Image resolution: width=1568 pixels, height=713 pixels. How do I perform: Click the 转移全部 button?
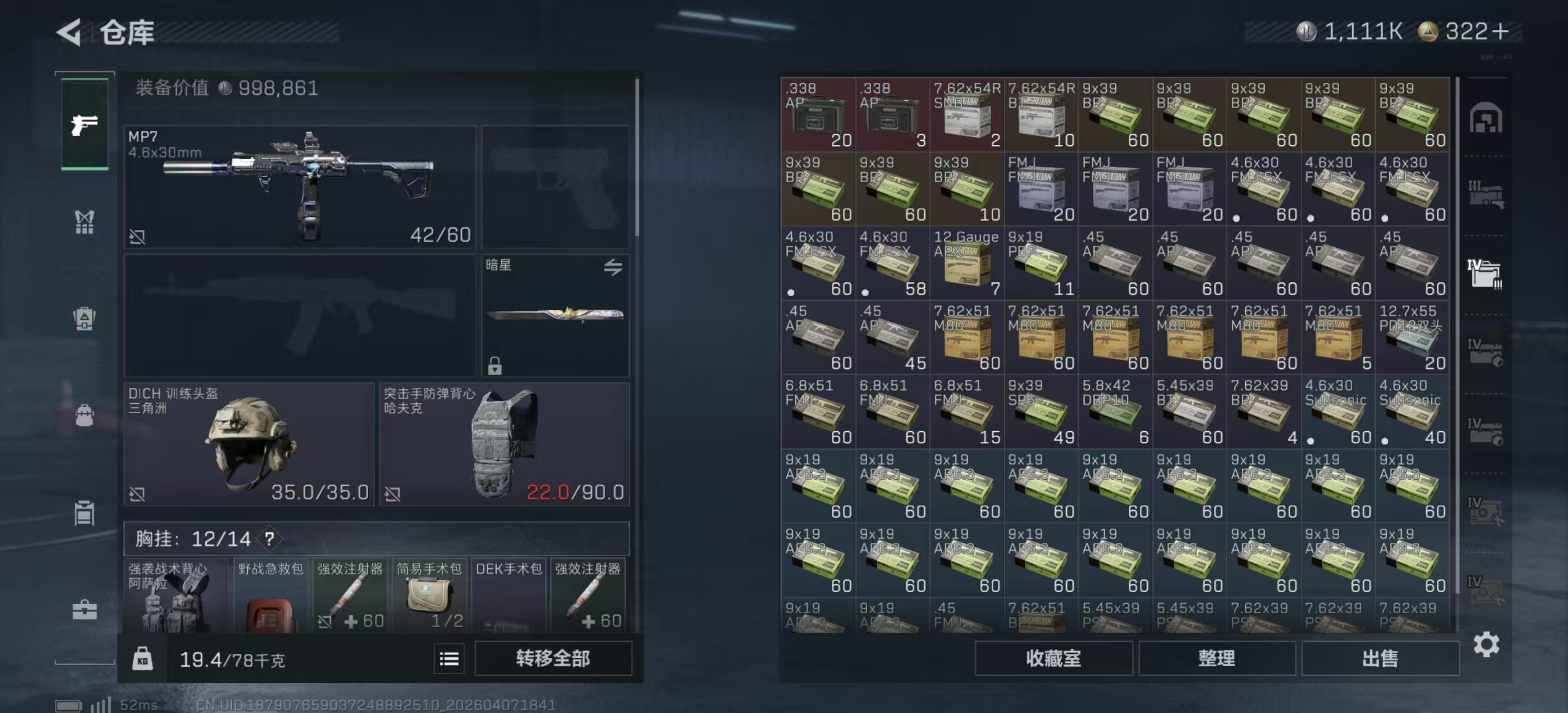pyautogui.click(x=552, y=658)
